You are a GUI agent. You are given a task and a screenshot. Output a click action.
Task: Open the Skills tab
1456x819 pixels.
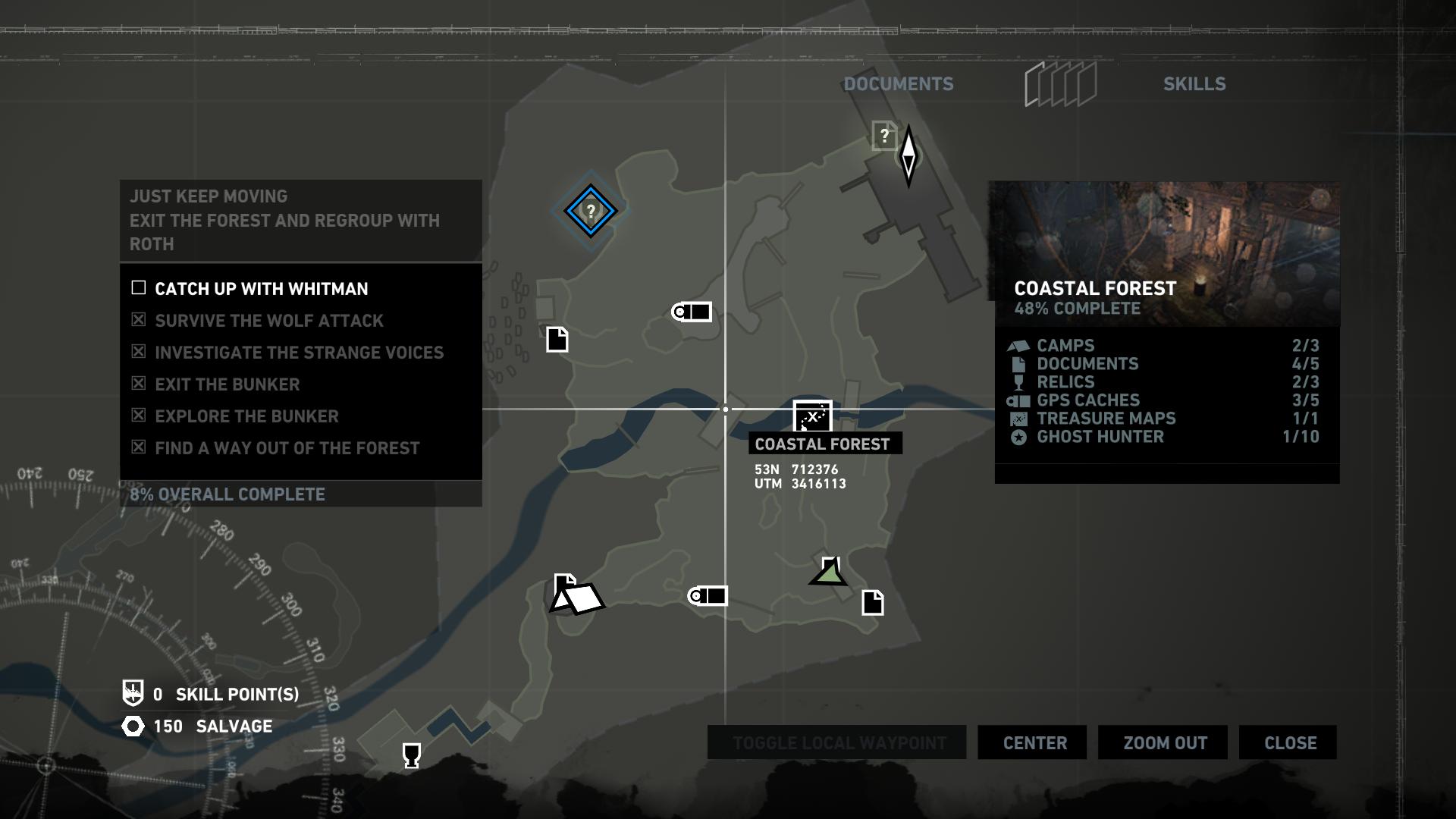tap(1194, 84)
